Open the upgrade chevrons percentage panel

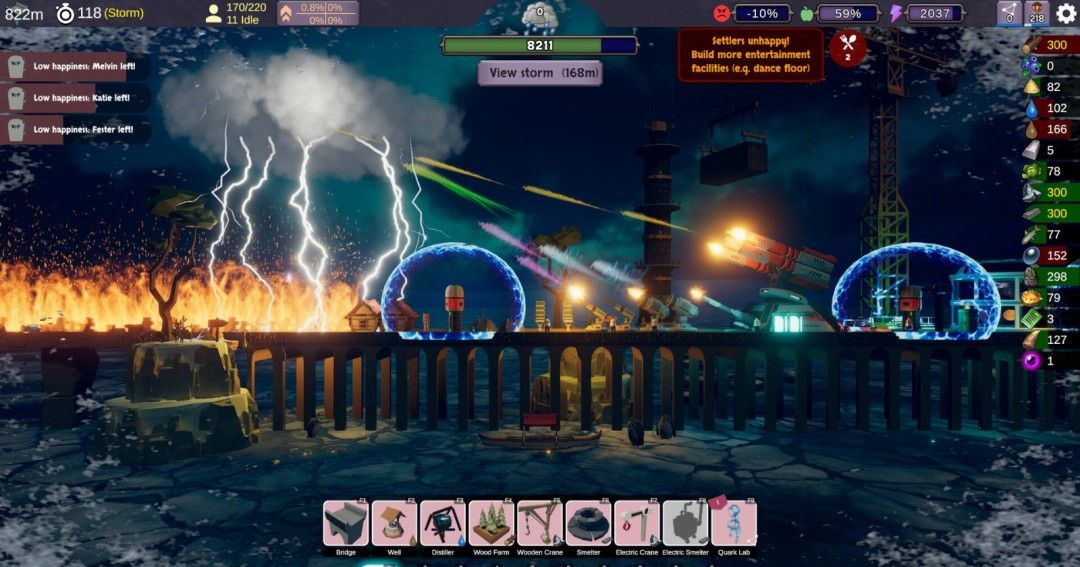point(318,13)
